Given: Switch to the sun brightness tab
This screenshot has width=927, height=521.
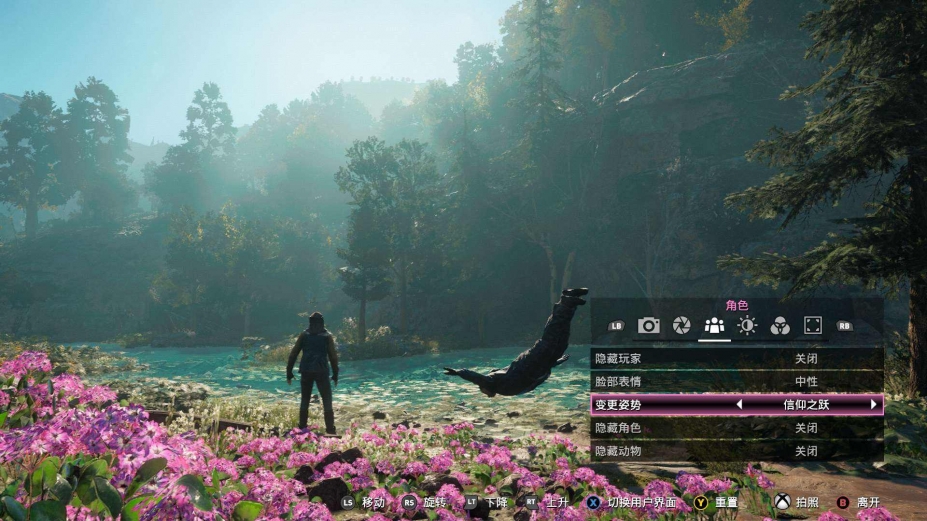Looking at the screenshot, I should (747, 325).
